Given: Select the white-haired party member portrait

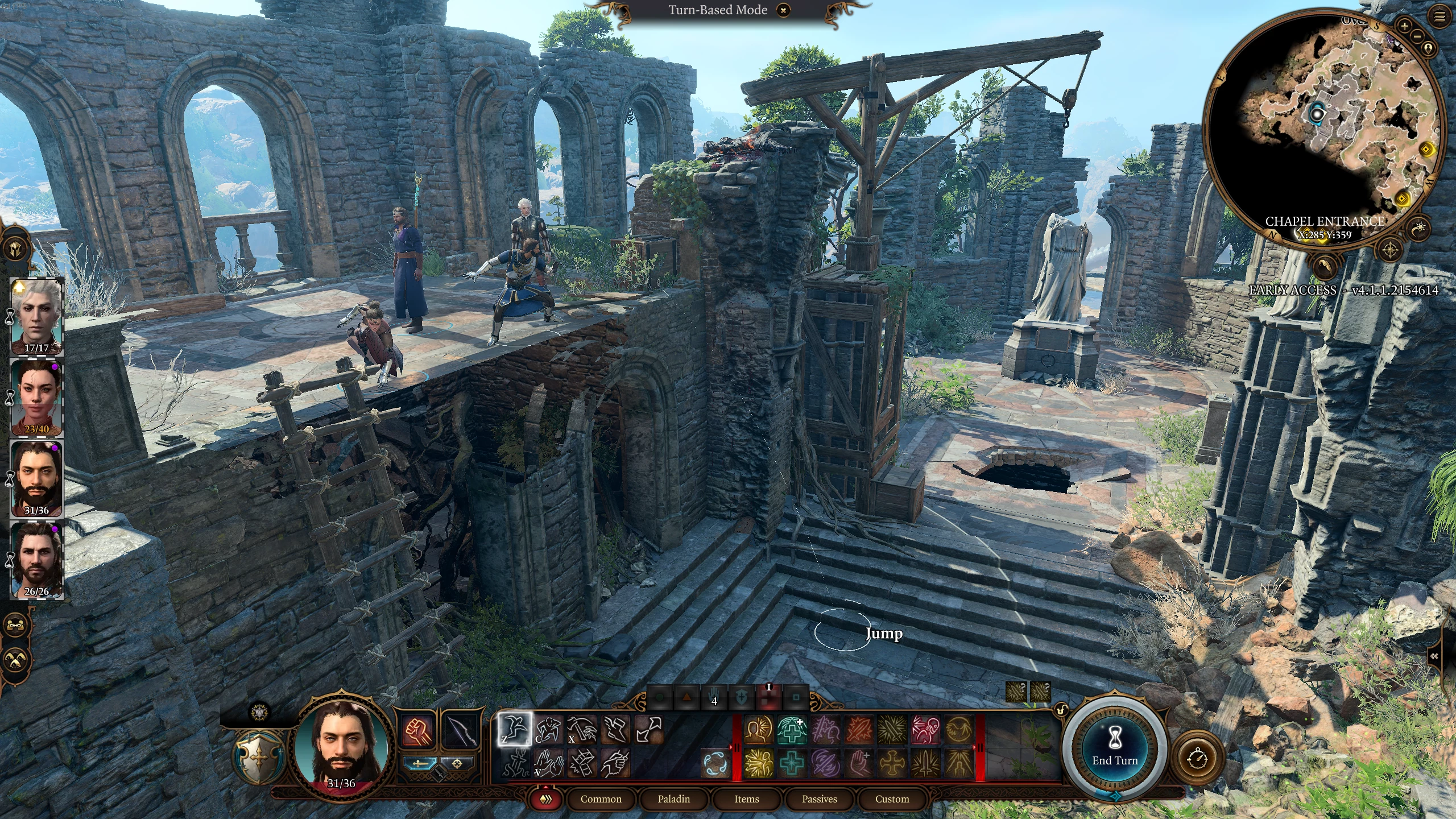Looking at the screenshot, I should tap(37, 315).
